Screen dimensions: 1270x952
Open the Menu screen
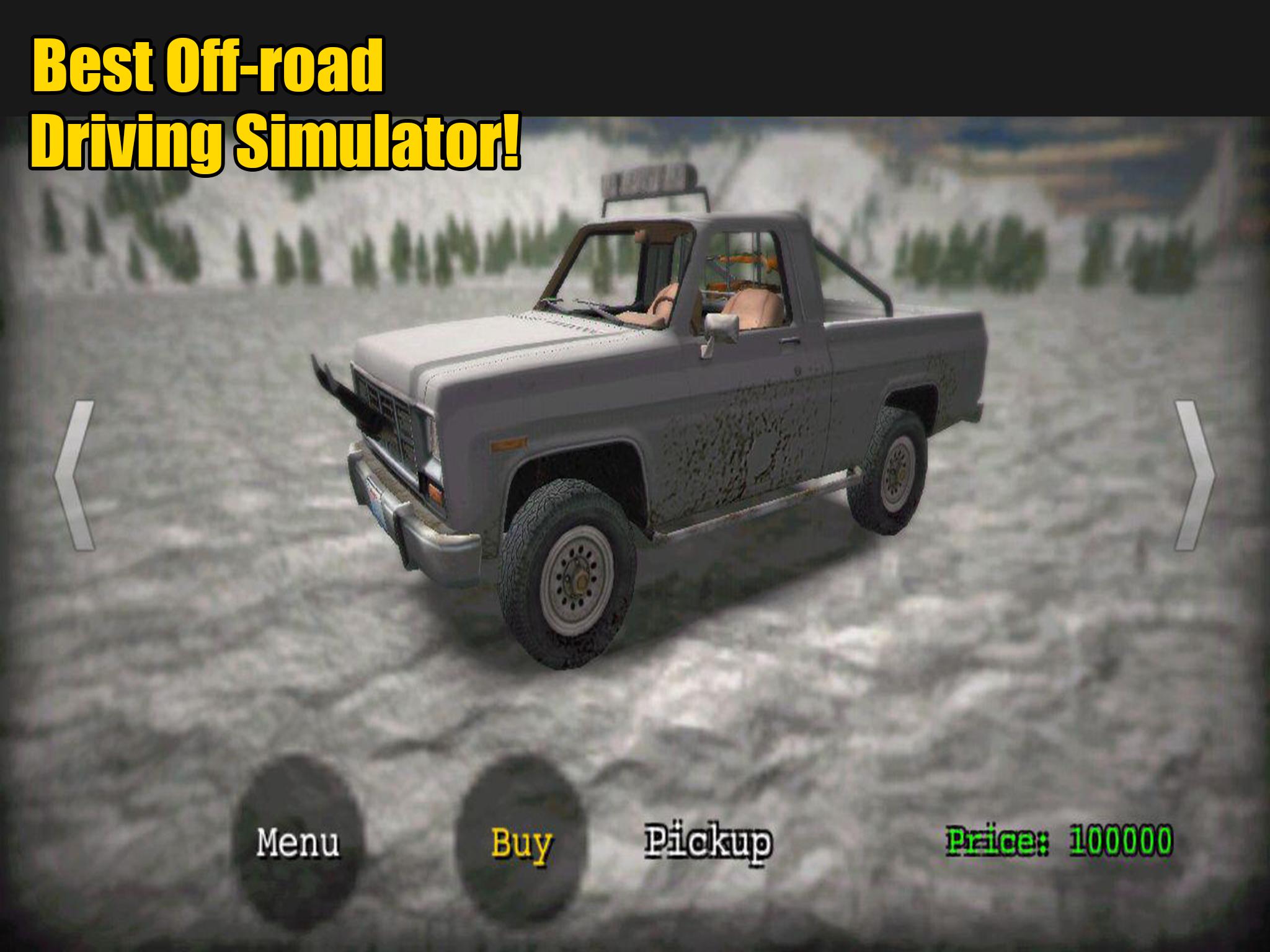point(298,842)
